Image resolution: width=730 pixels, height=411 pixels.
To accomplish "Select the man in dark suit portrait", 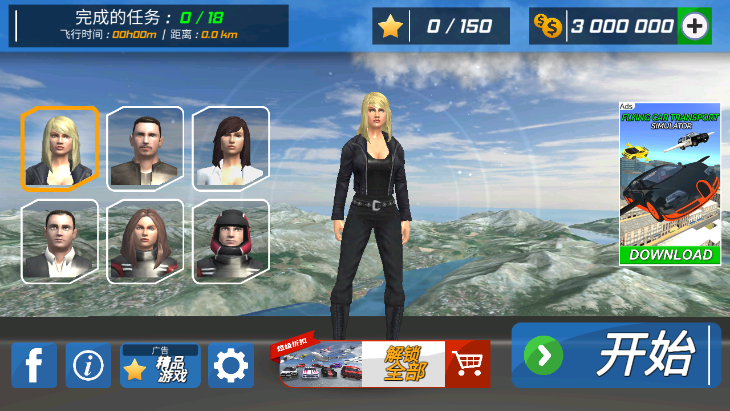I will (x=60, y=240).
